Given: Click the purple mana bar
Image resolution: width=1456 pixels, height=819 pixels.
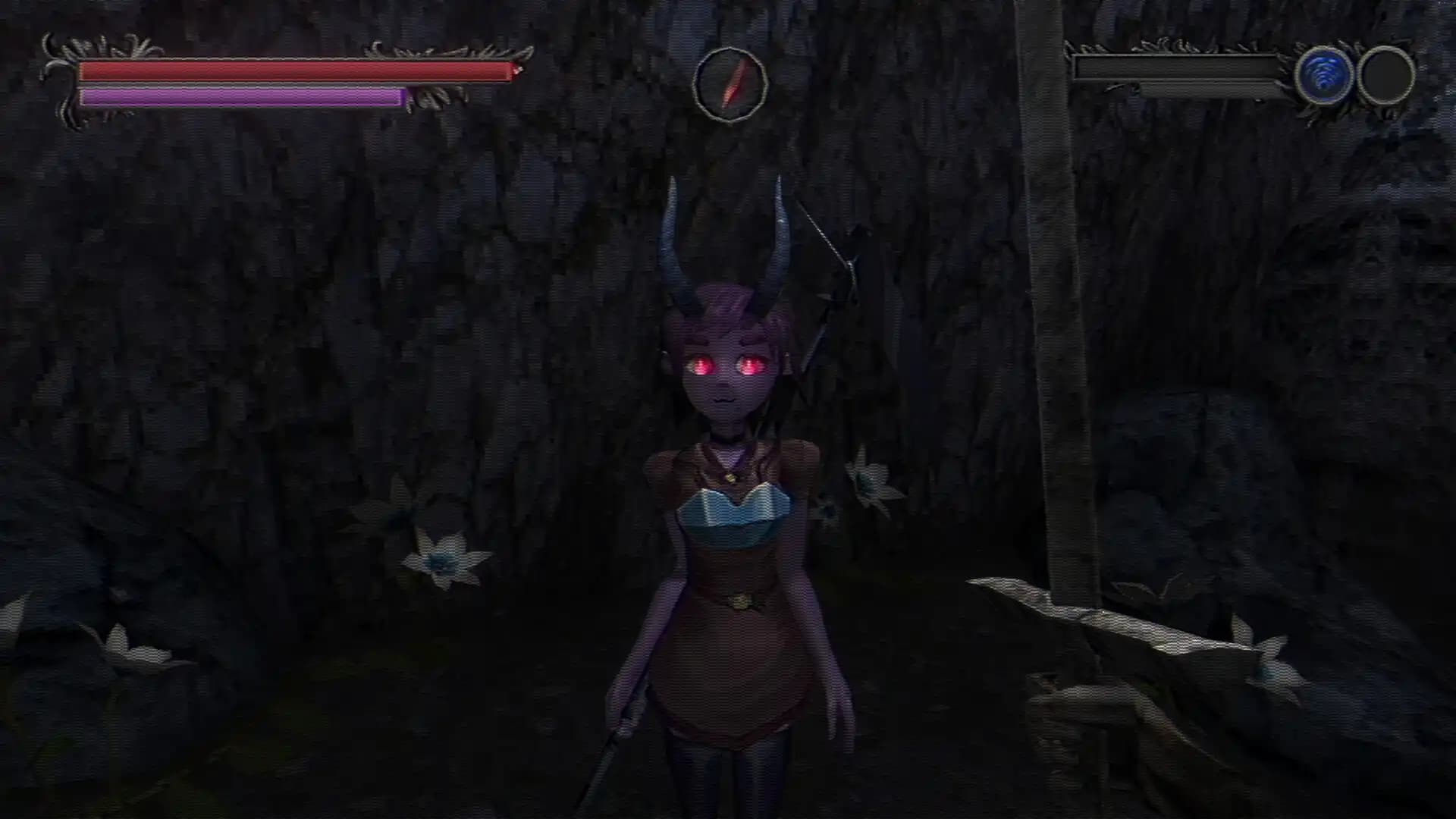Looking at the screenshot, I should [x=243, y=97].
